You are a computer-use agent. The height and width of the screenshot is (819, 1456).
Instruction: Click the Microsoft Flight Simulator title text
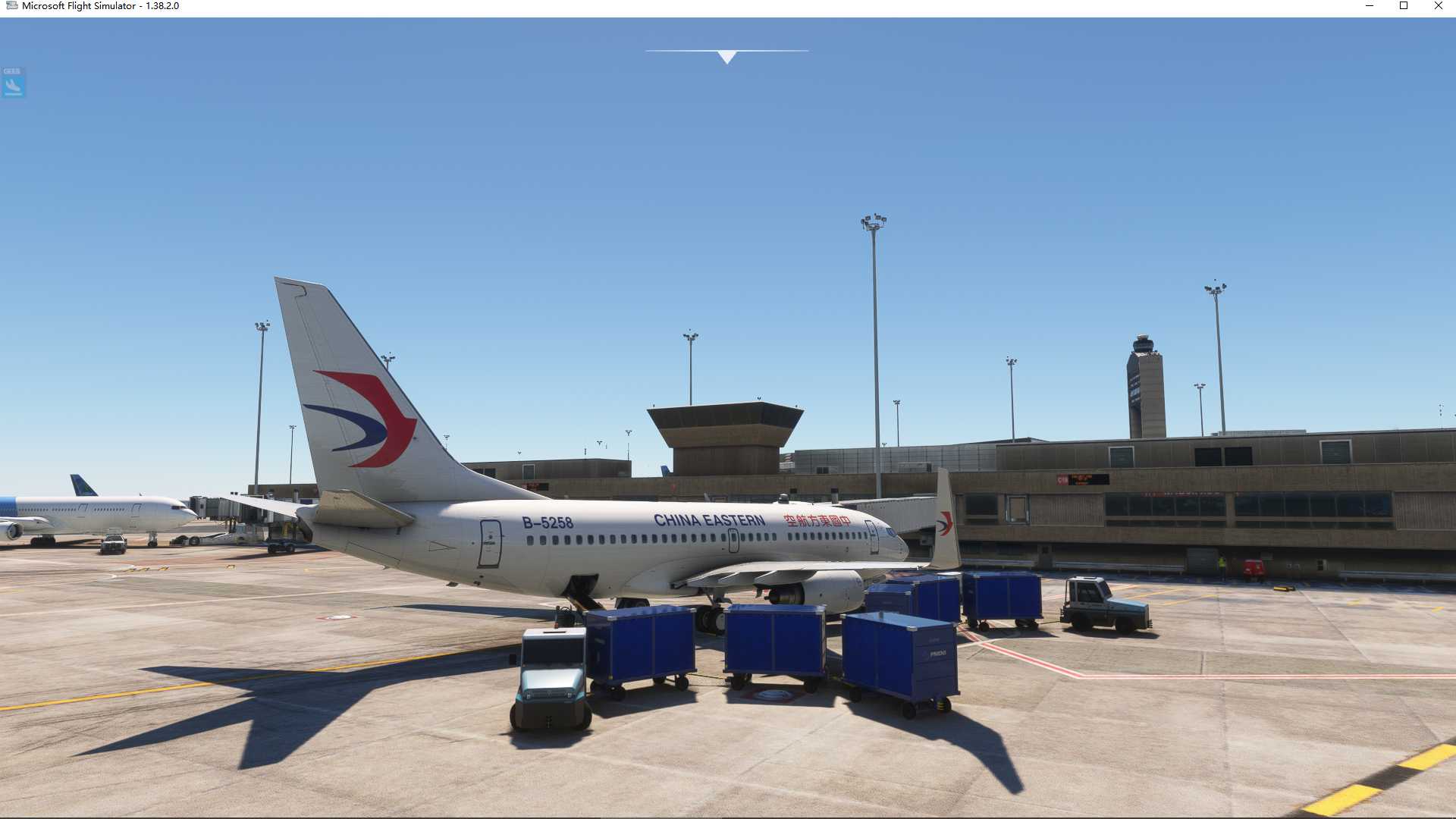point(99,6)
